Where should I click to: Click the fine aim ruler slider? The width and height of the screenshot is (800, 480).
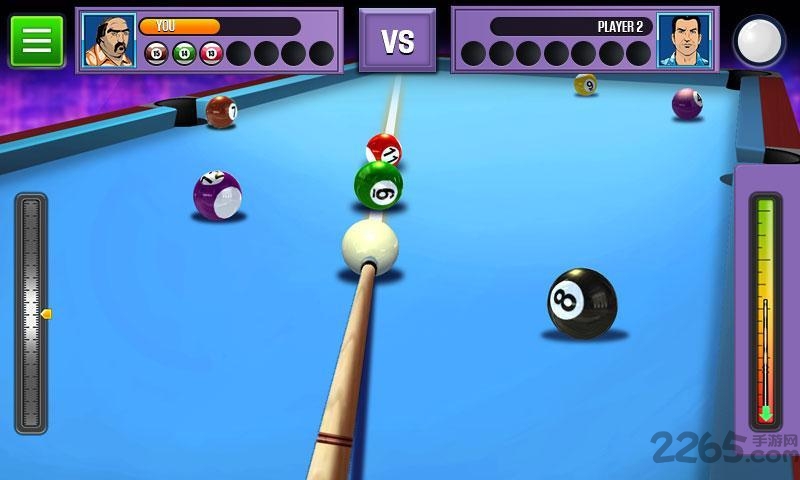[x=31, y=313]
